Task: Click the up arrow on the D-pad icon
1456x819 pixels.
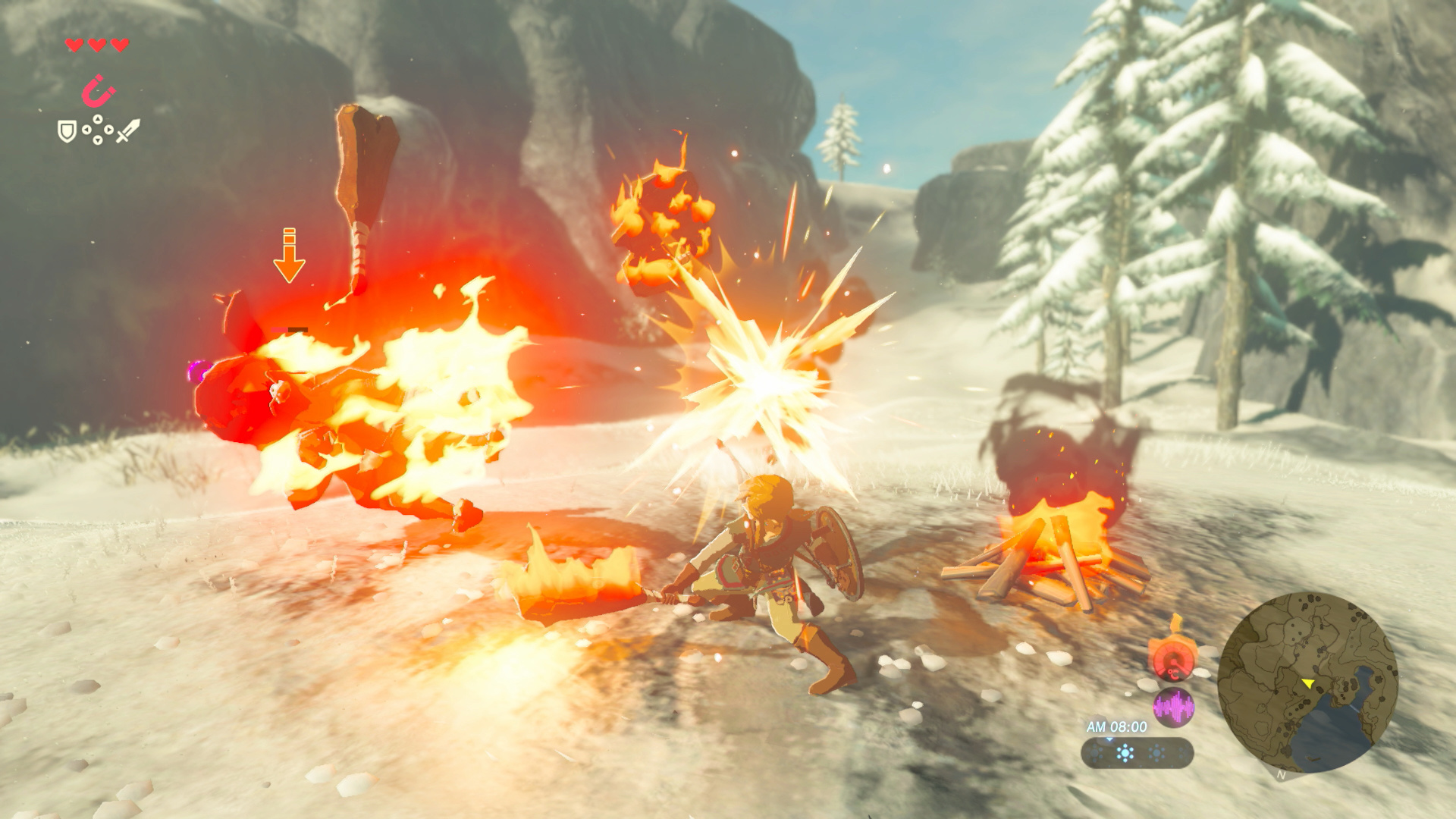Action: (x=97, y=118)
